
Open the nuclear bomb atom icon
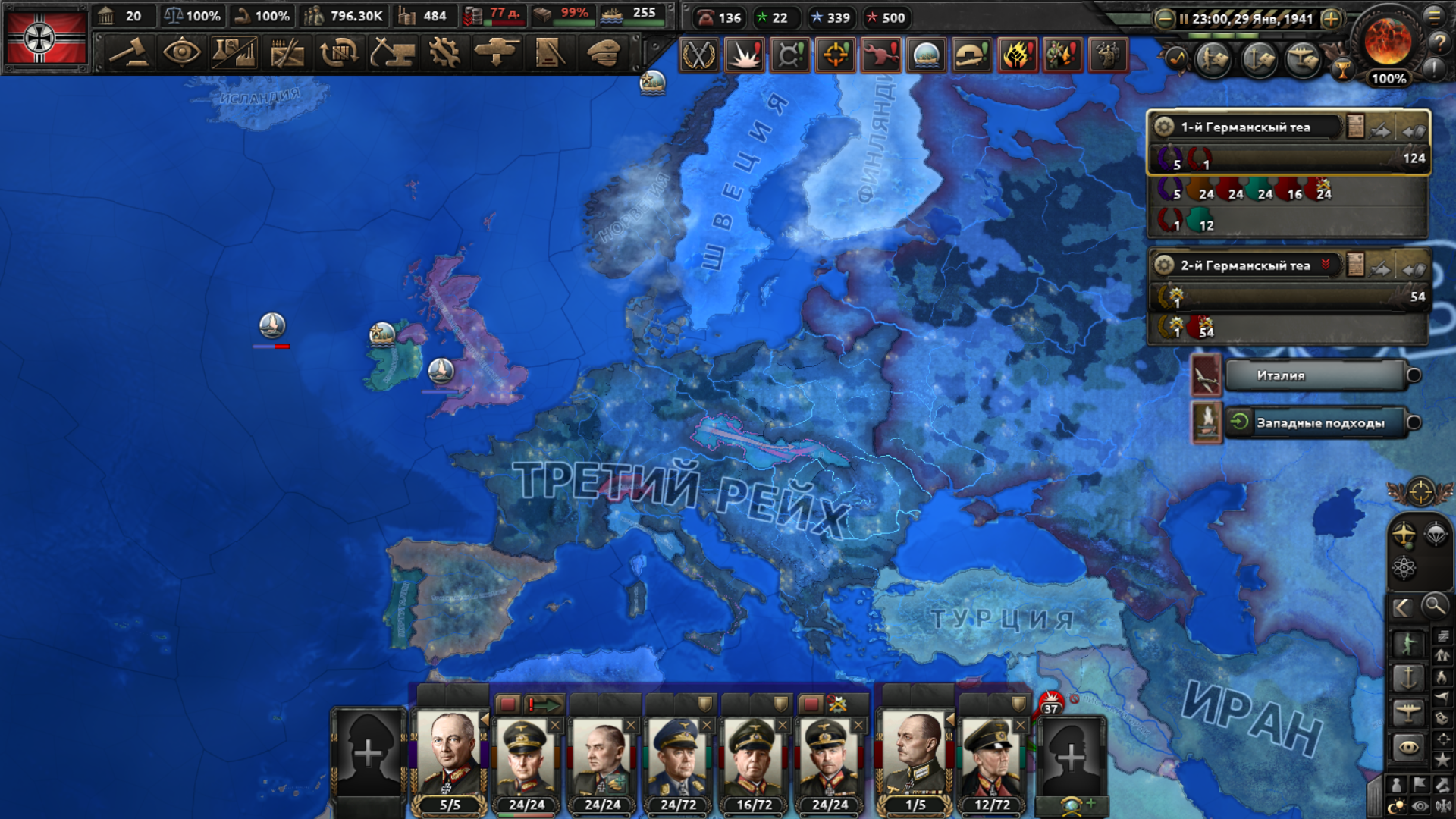click(x=1404, y=568)
